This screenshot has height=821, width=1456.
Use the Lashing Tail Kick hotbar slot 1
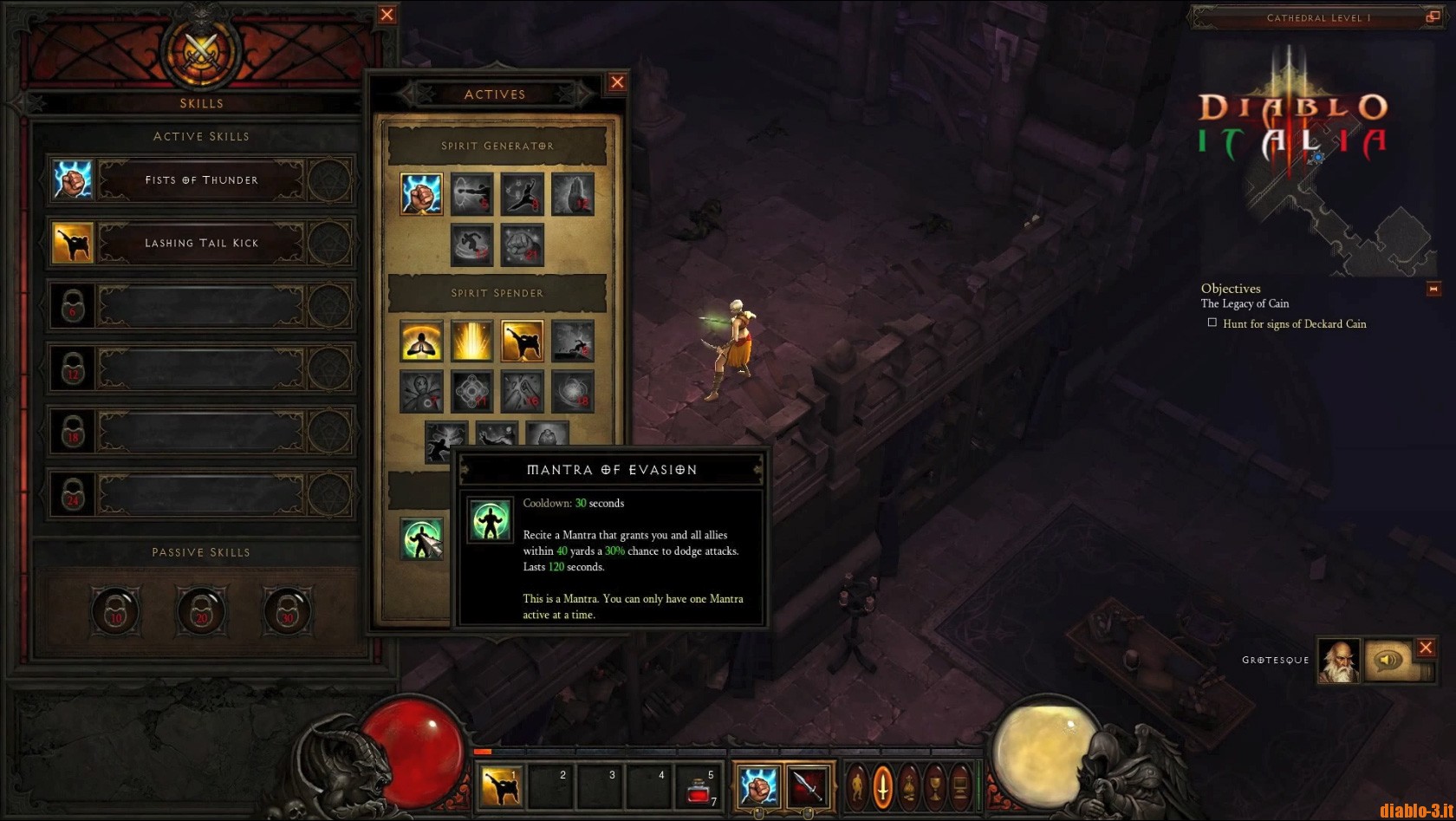[501, 786]
